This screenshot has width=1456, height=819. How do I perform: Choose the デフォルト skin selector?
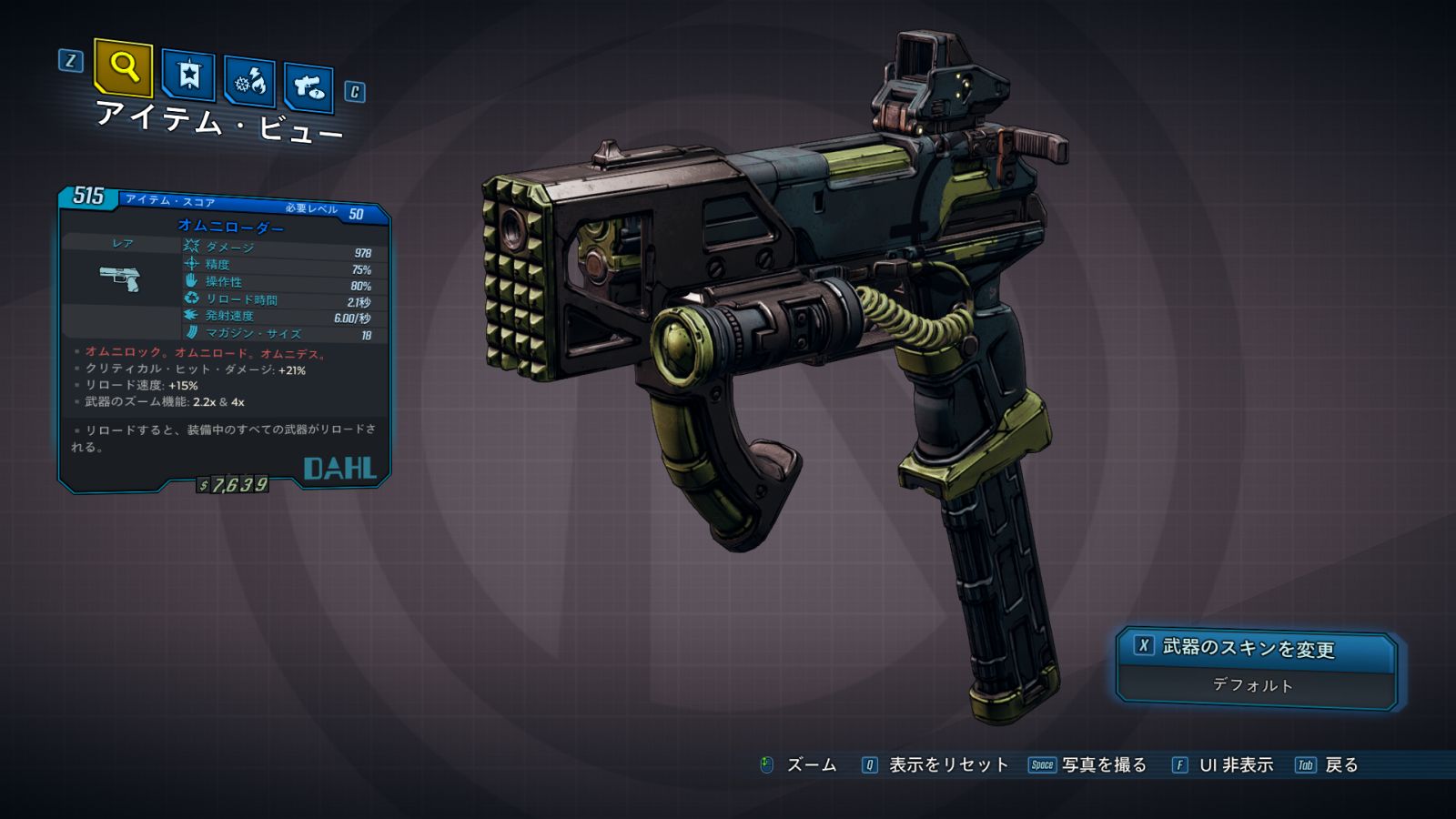tap(1253, 686)
